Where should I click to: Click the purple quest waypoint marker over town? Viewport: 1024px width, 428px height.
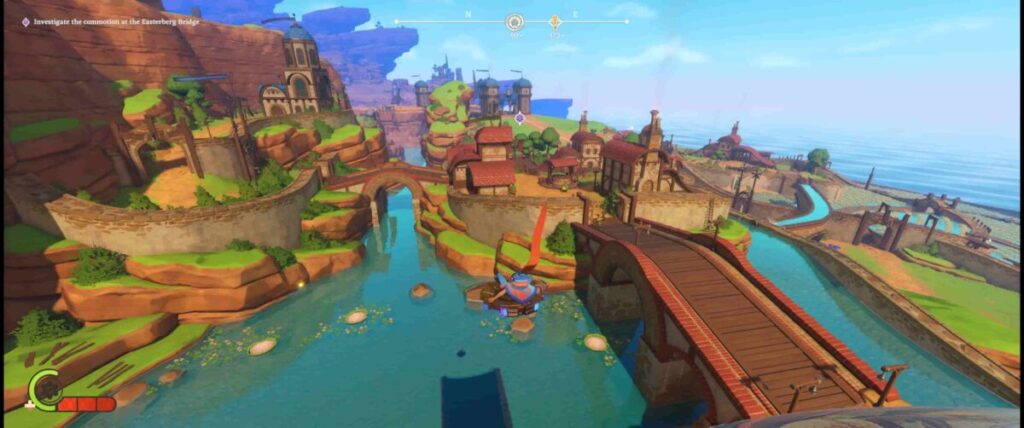coord(519,118)
